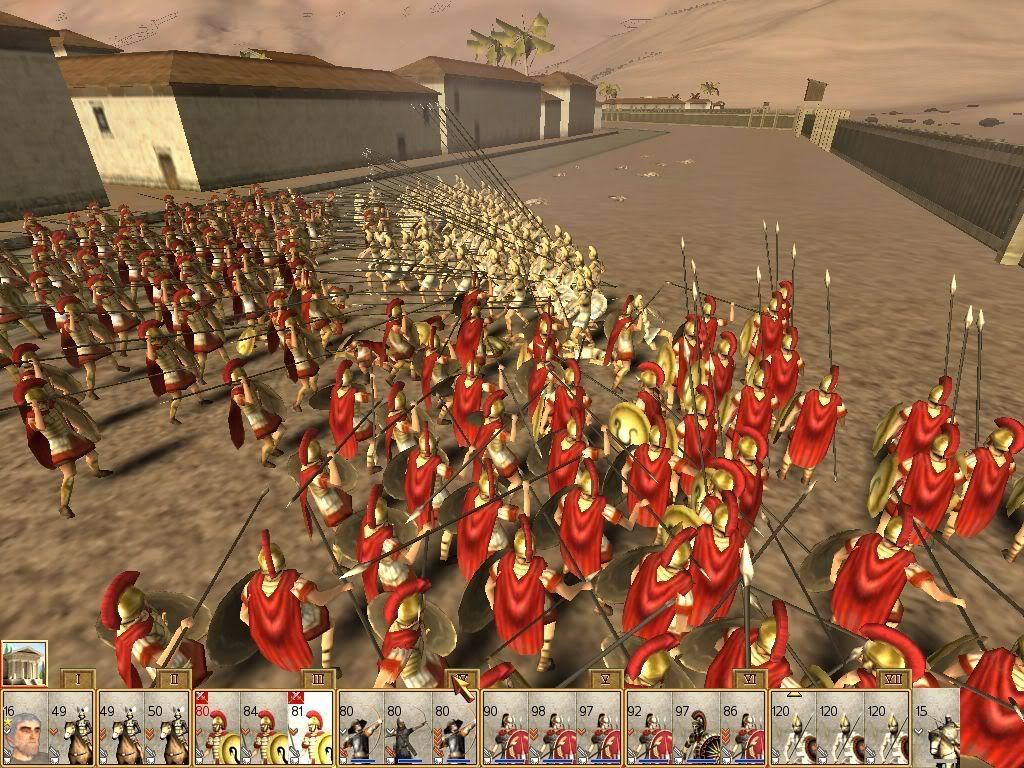Screen dimensions: 1024x768
Task: Select the crested officer card with 97 men
Action: tap(694, 728)
